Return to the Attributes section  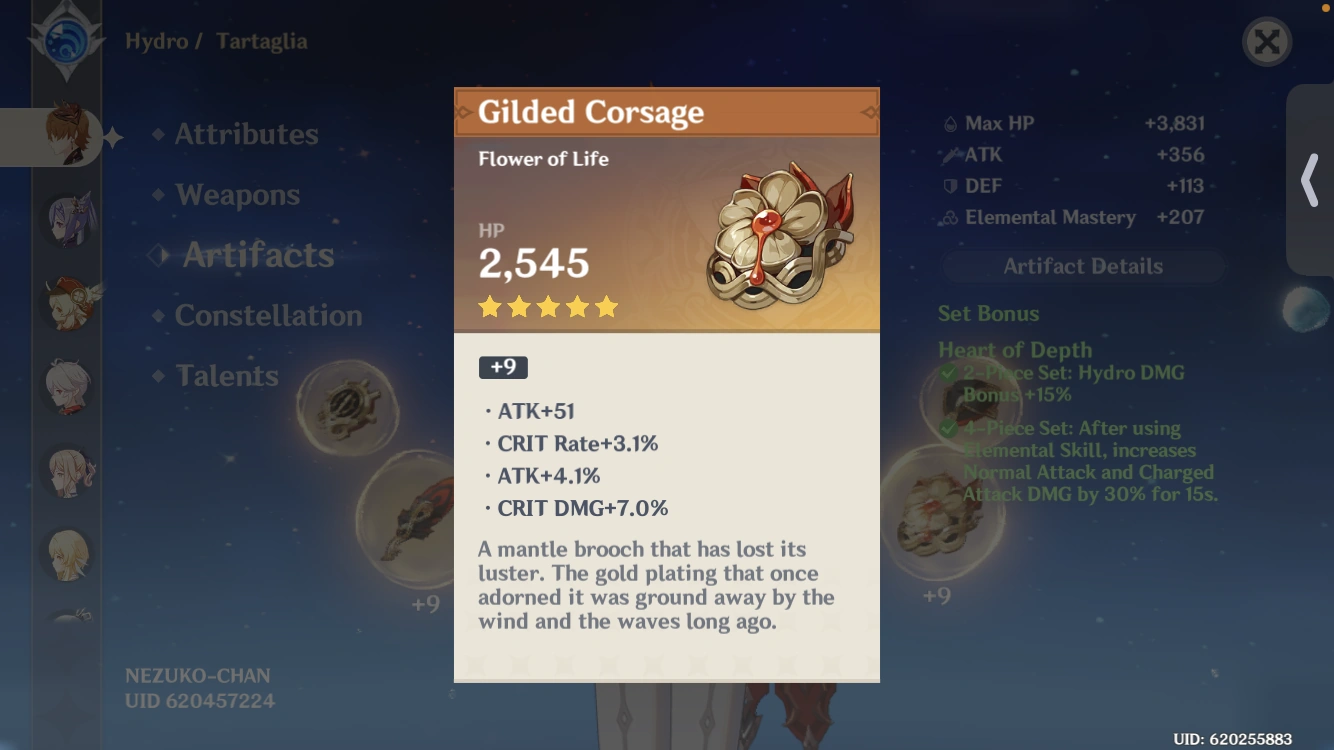point(246,134)
